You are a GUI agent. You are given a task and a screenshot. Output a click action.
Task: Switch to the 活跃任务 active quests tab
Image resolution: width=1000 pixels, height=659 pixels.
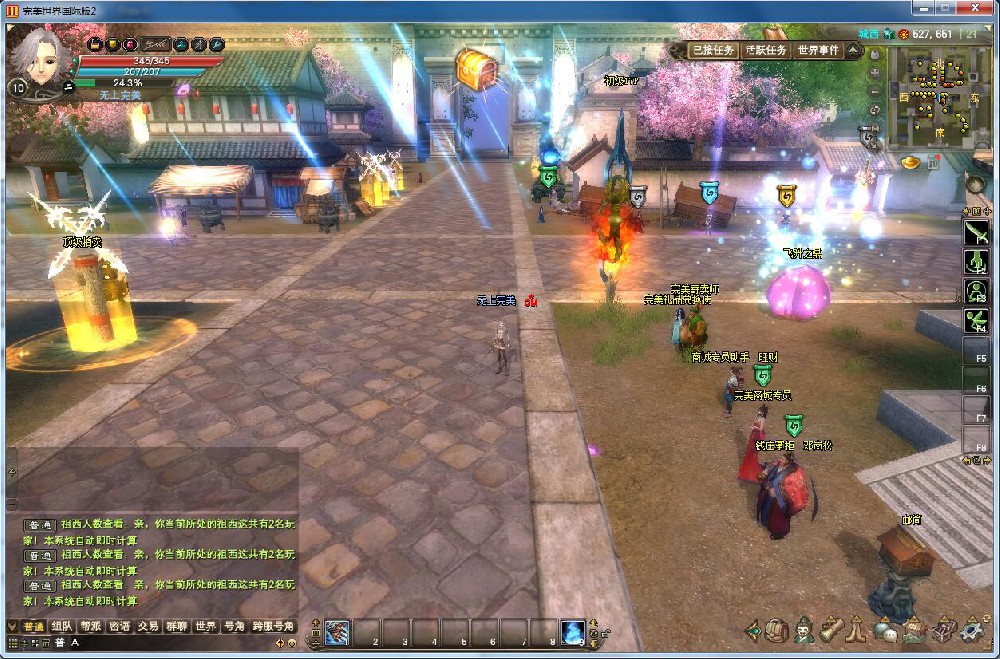tap(767, 50)
